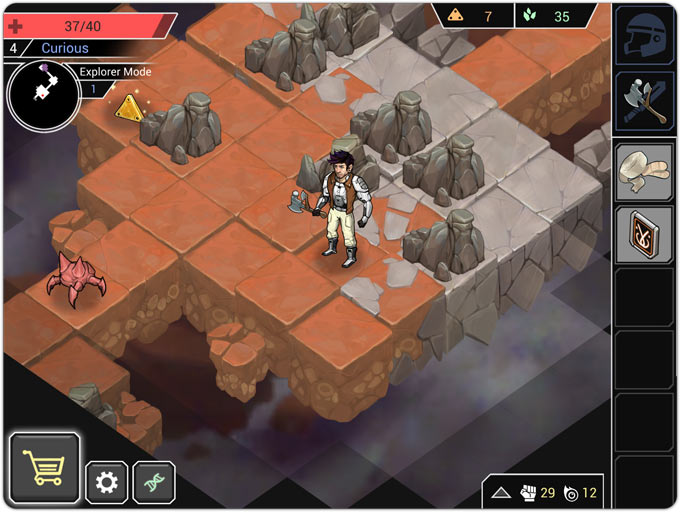Expand the stats panel with triangle arrow
This screenshot has height=512, width=680.
(x=501, y=493)
